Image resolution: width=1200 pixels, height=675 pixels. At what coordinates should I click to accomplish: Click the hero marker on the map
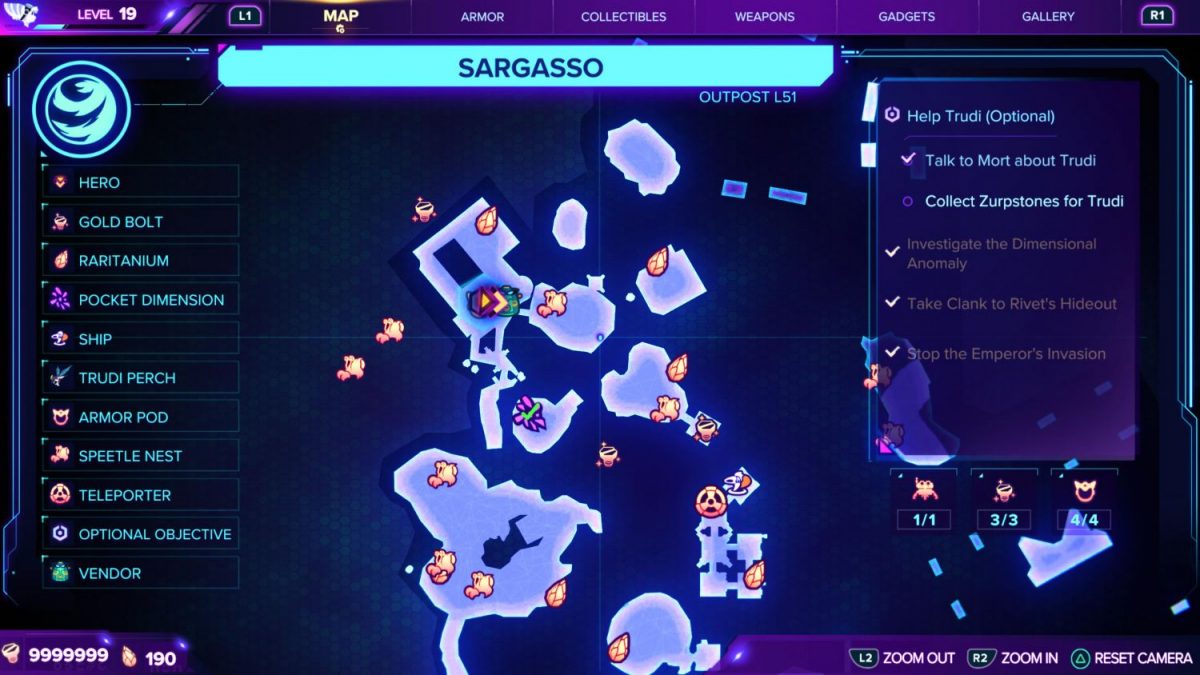[487, 301]
